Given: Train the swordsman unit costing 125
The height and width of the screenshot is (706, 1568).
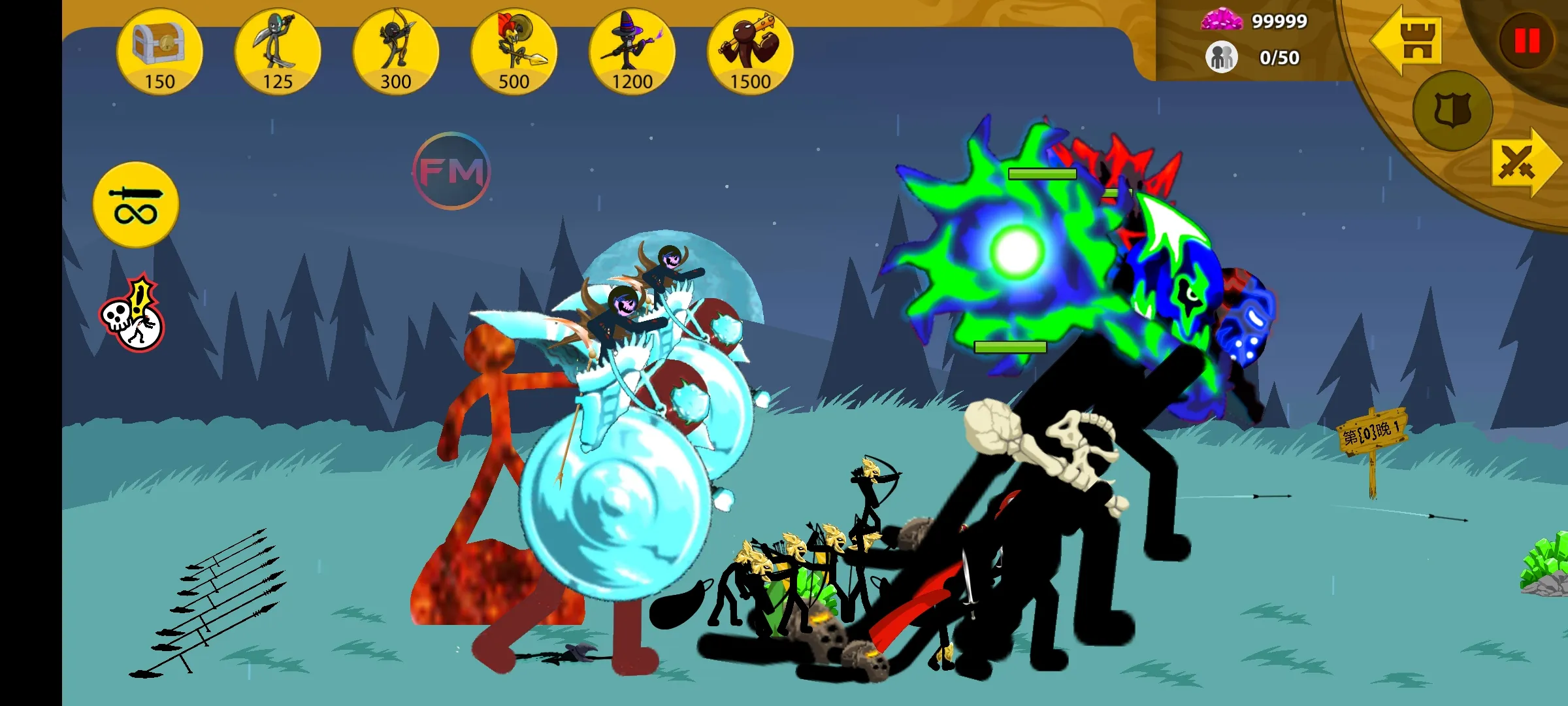Looking at the screenshot, I should (x=278, y=52).
